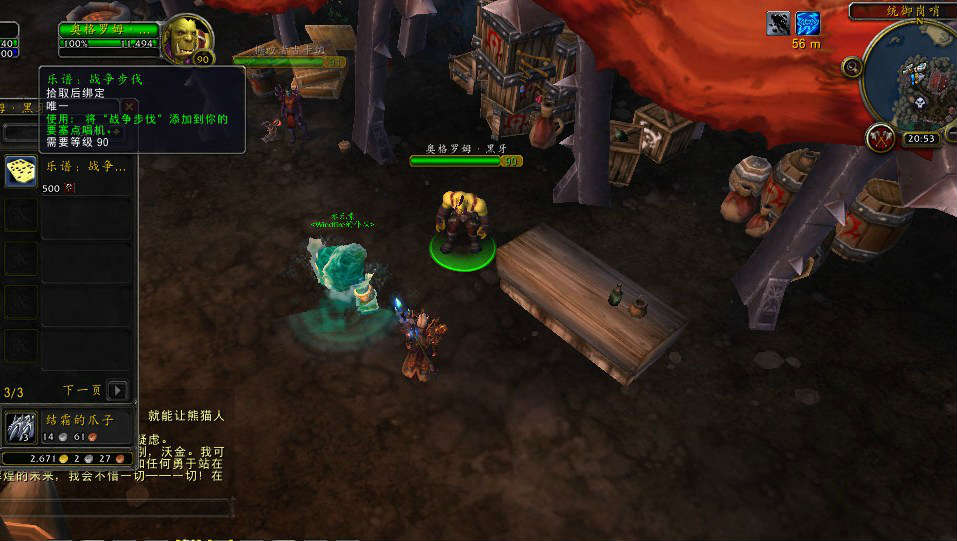Click the minimap clock showing 20:53

tap(920, 140)
